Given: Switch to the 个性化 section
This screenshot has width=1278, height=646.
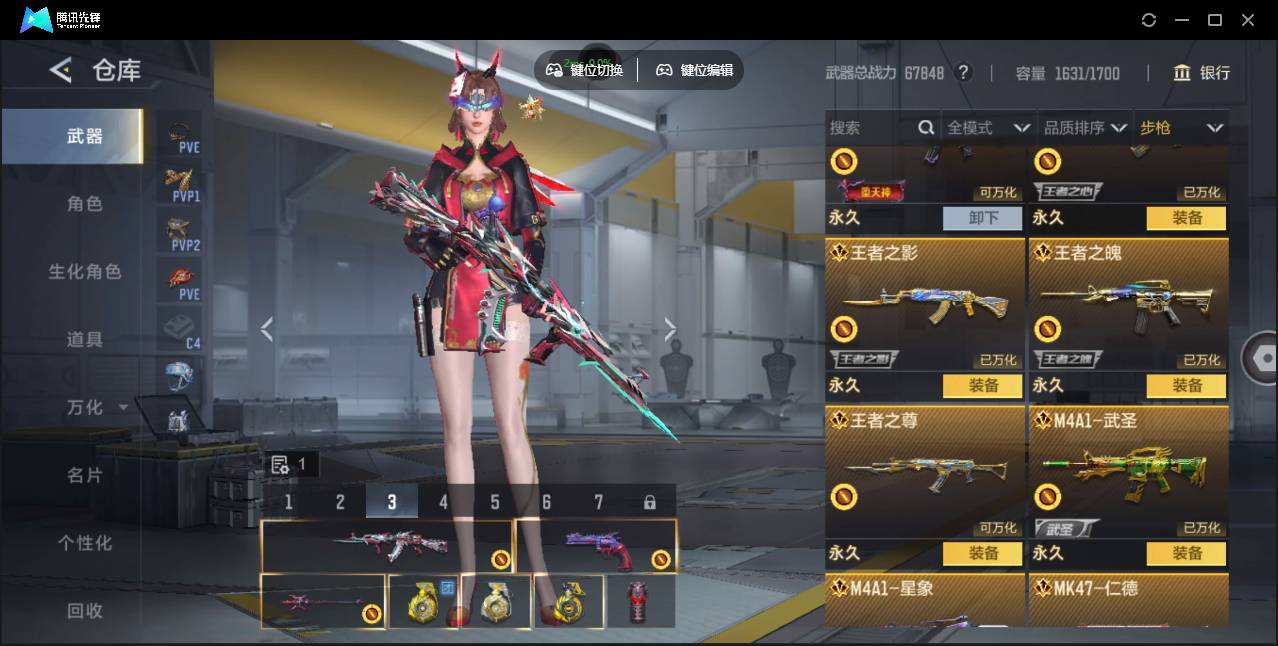Looking at the screenshot, I should coord(85,544).
